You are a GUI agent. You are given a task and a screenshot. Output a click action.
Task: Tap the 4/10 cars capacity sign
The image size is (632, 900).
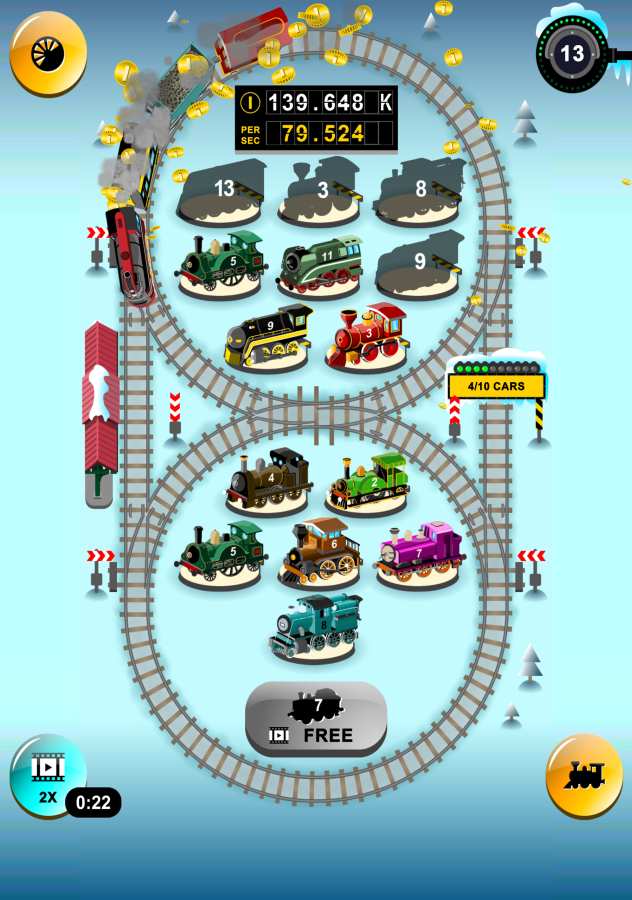(x=496, y=386)
